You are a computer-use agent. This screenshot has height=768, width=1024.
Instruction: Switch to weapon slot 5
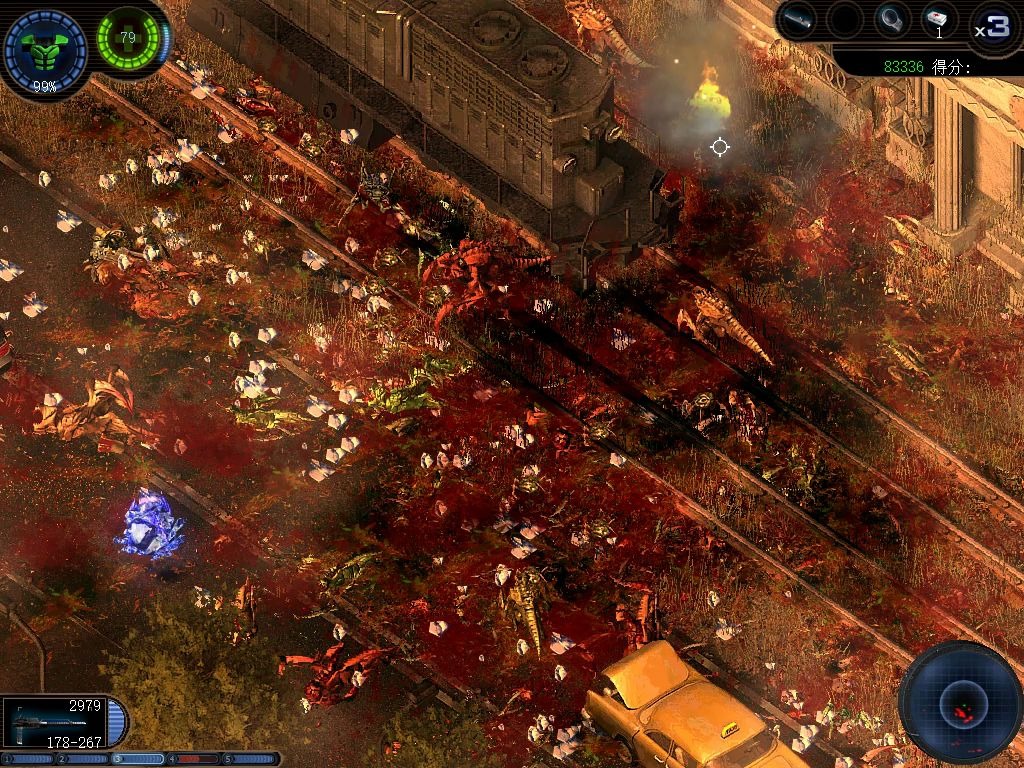251,759
